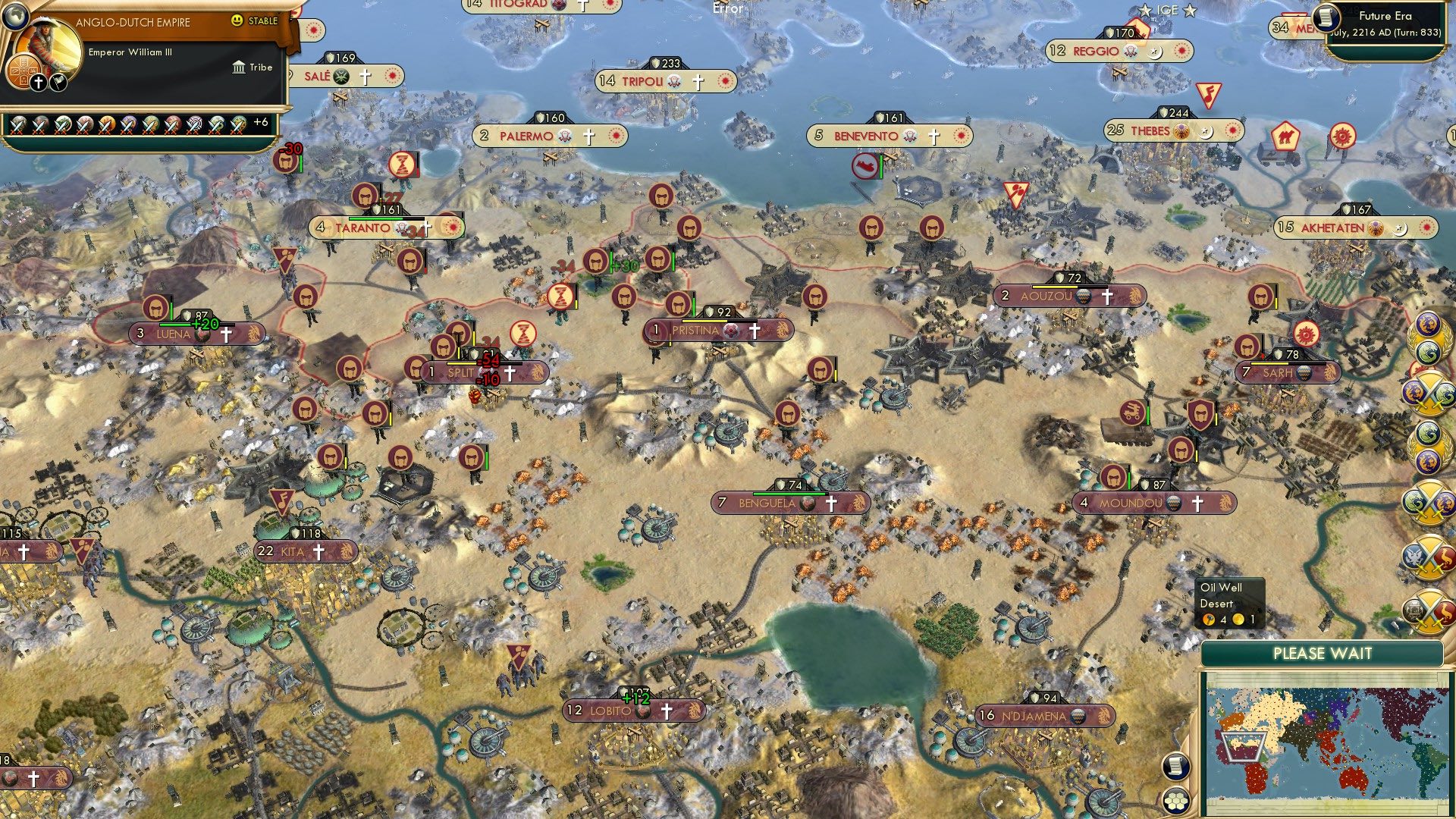Toggle the cross icon on Benguela's banner
This screenshot has height=819, width=1456.
pyautogui.click(x=831, y=502)
